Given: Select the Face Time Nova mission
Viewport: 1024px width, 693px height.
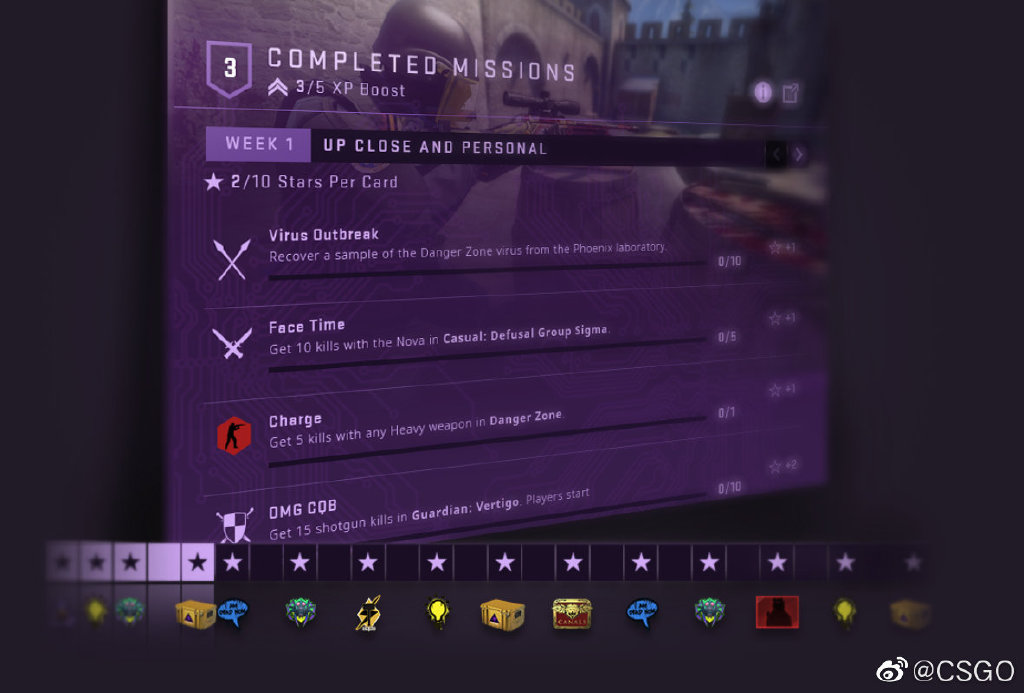Looking at the screenshot, I should tap(307, 326).
